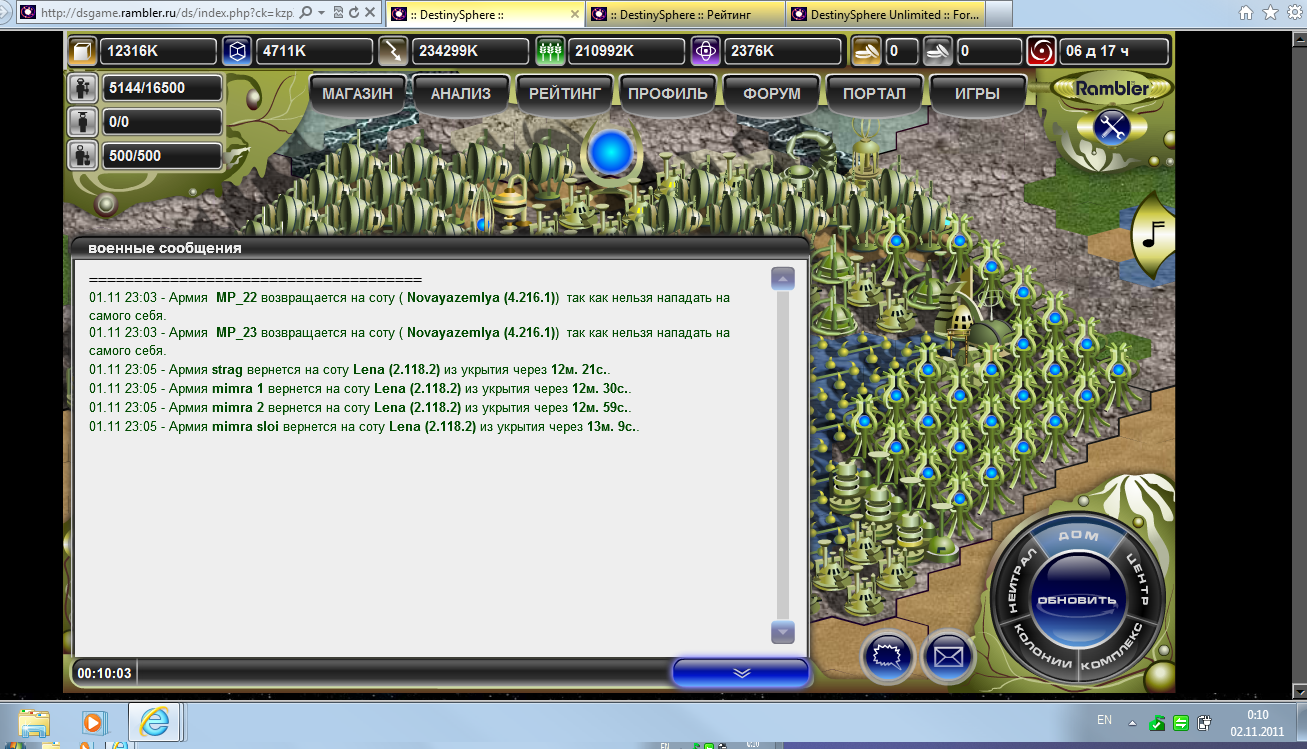The width and height of the screenshot is (1307, 749).
Task: Click the message log scroll-down arrow
Action: pyautogui.click(x=783, y=632)
